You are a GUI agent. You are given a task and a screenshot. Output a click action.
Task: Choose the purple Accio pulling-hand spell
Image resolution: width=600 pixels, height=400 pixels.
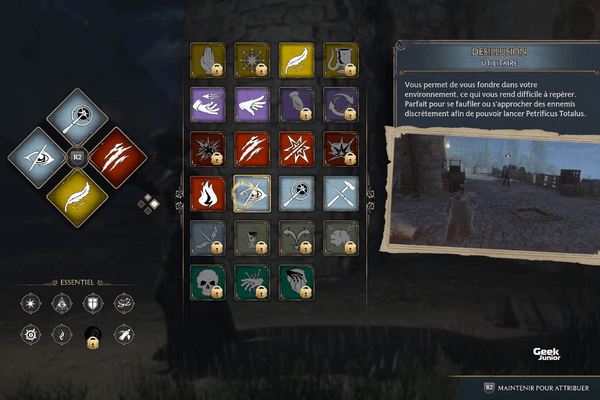click(x=207, y=104)
